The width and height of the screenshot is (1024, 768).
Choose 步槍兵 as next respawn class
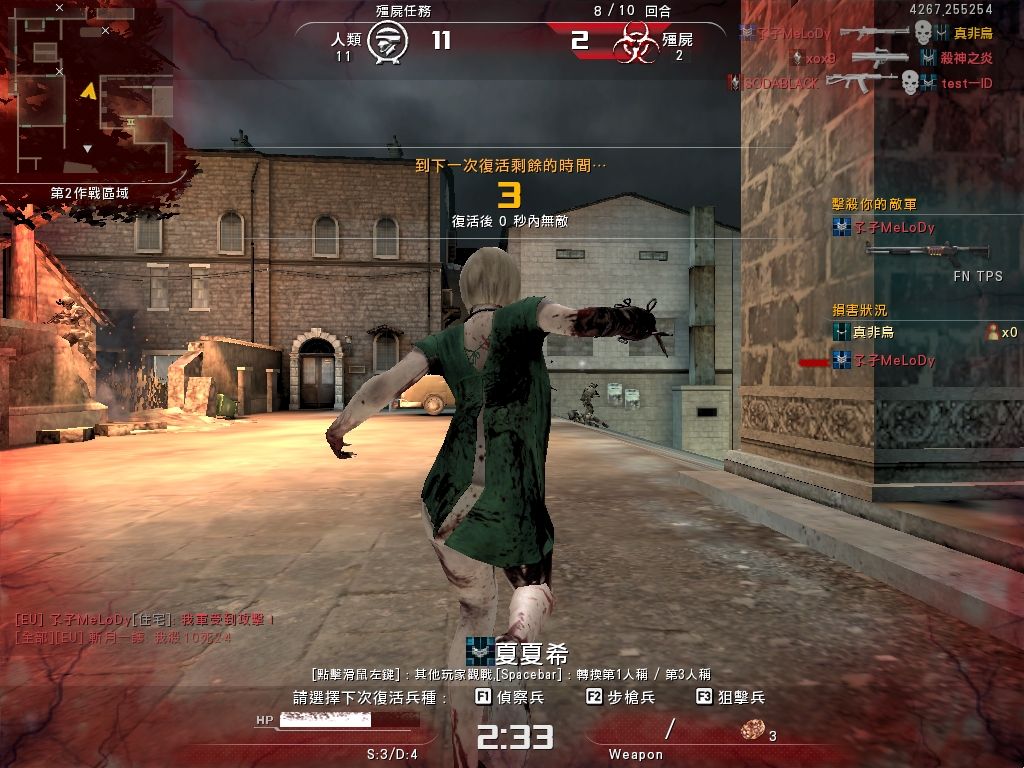[620, 697]
